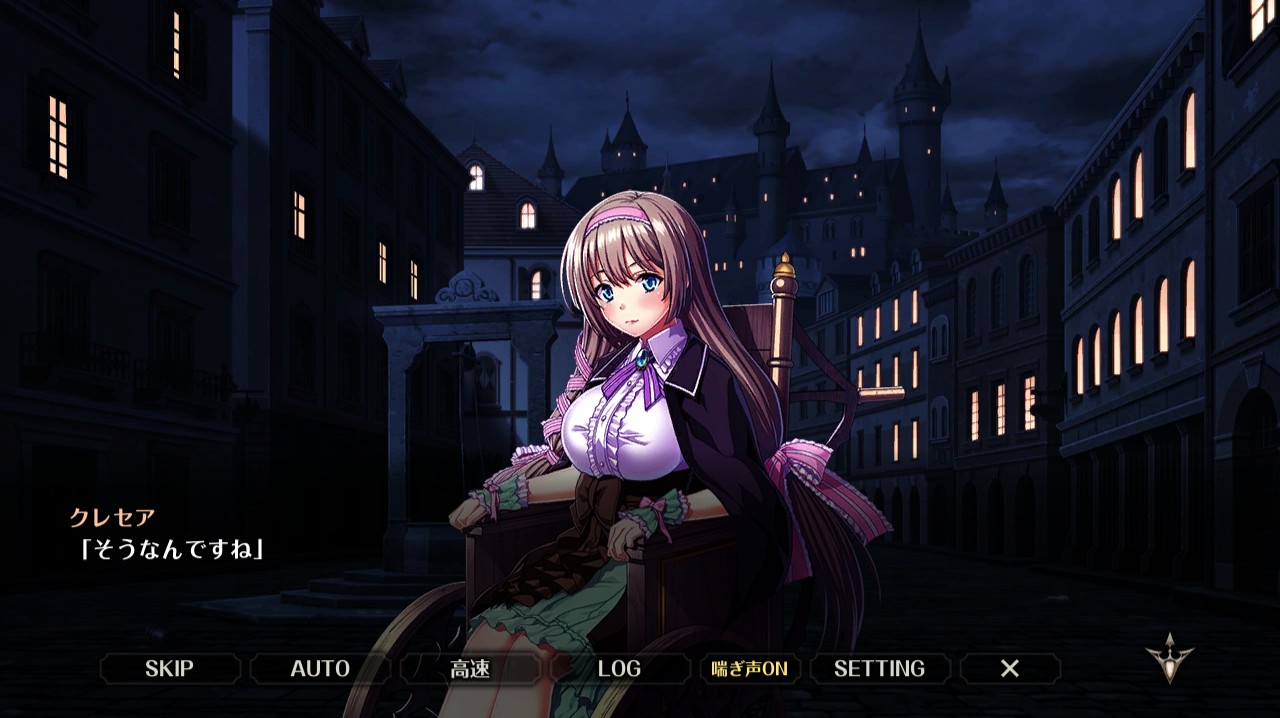Open the dialogue LOG
1280x718 pixels.
coord(619,669)
